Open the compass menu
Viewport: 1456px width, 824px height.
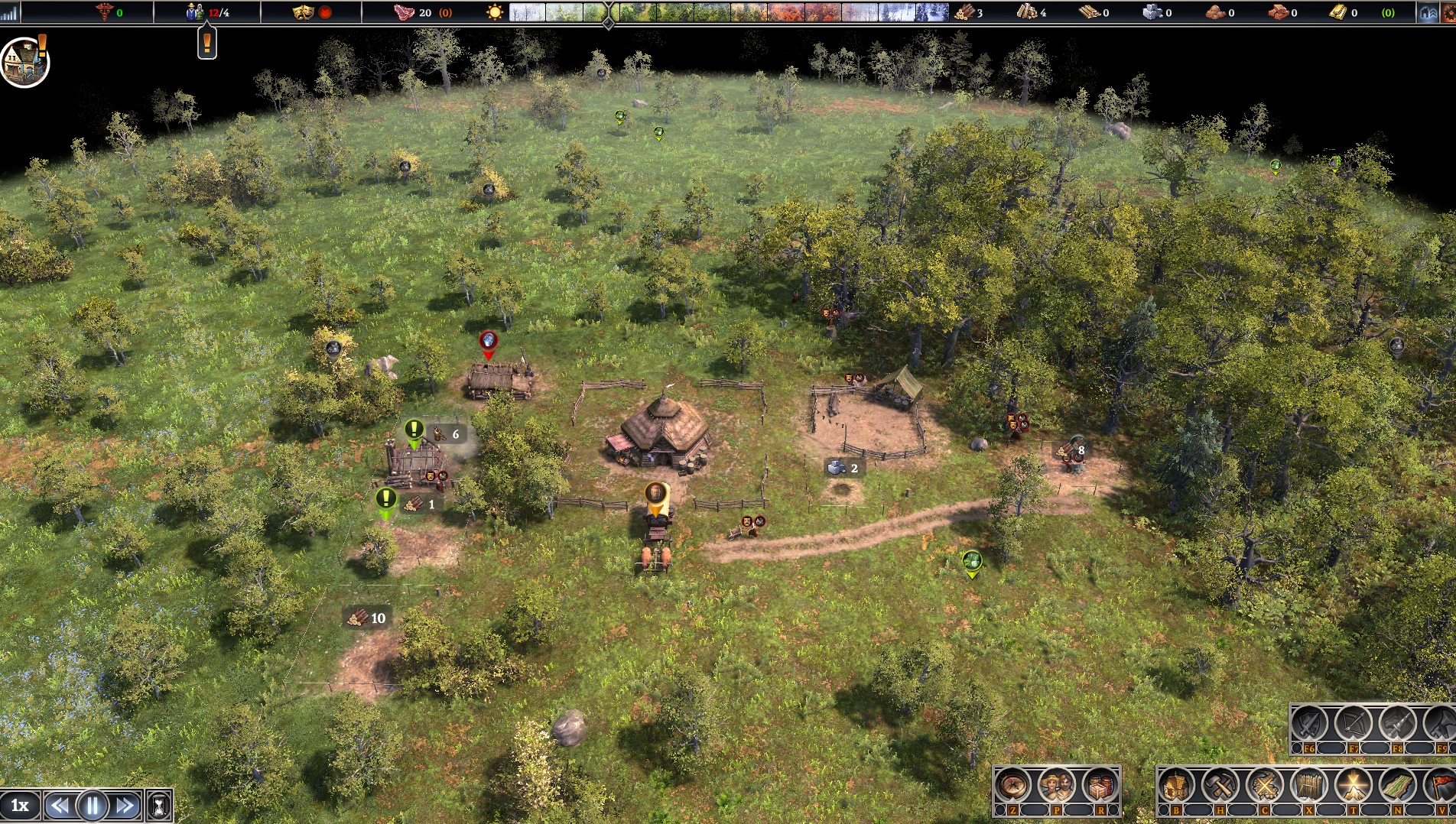click(1012, 785)
